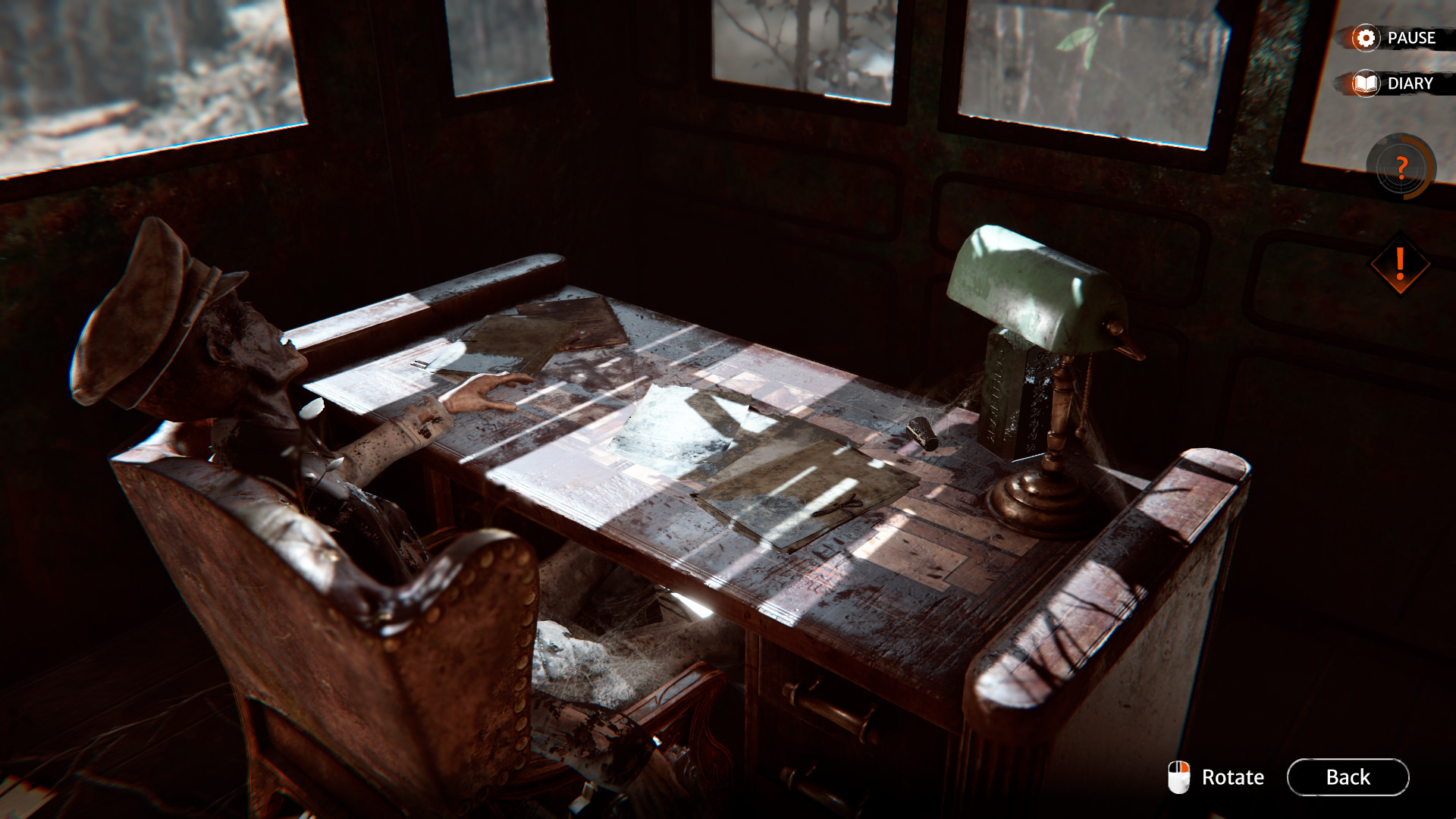This screenshot has width=1456, height=819.
Task: Open the DIARY entry
Action: 1411,84
